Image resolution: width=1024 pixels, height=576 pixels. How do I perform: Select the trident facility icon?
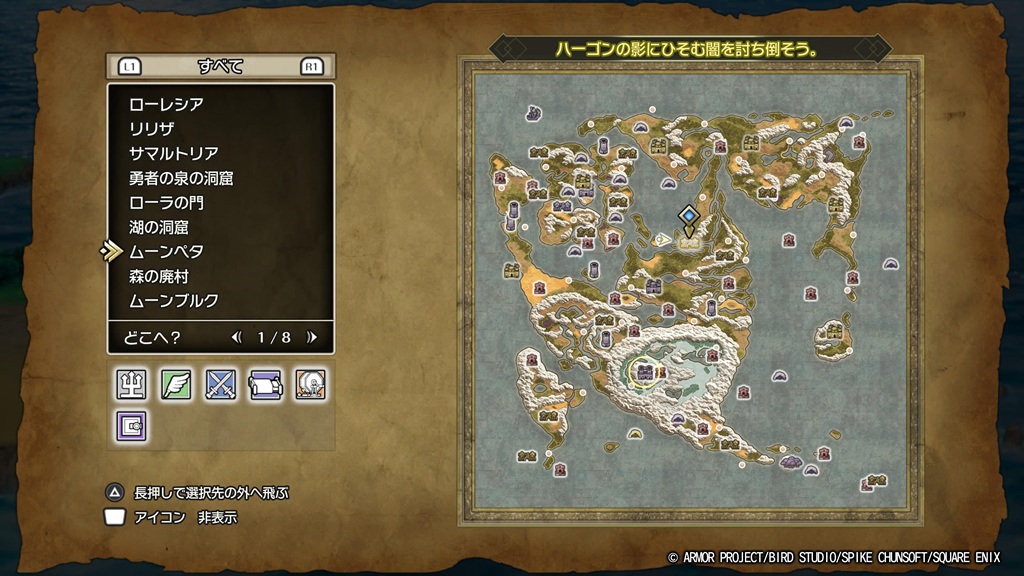pyautogui.click(x=132, y=385)
